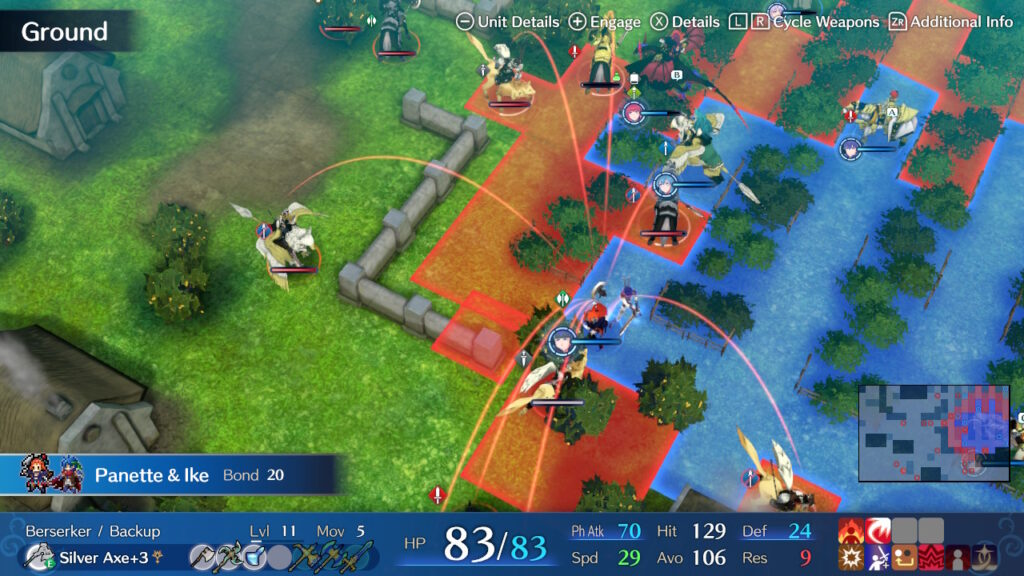Select the equipped Silver Axe+3 weapon
The height and width of the screenshot is (576, 1024).
click(x=100, y=557)
